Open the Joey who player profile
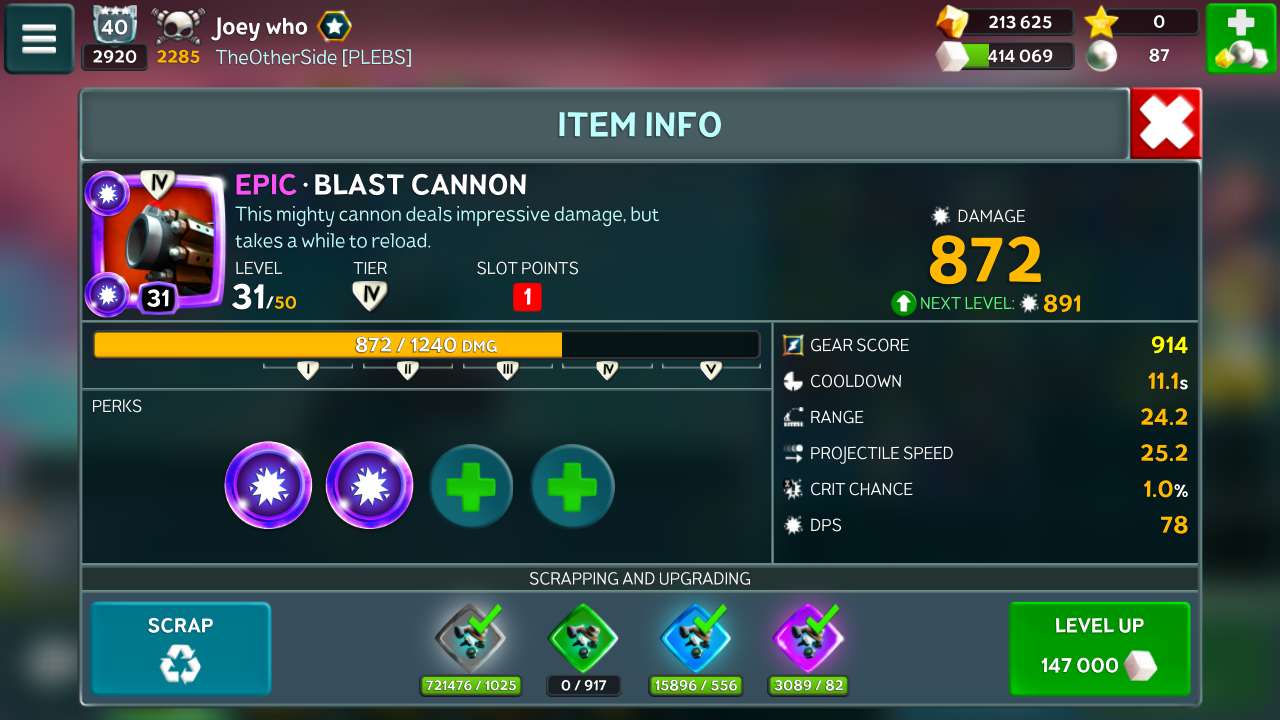 coord(259,27)
